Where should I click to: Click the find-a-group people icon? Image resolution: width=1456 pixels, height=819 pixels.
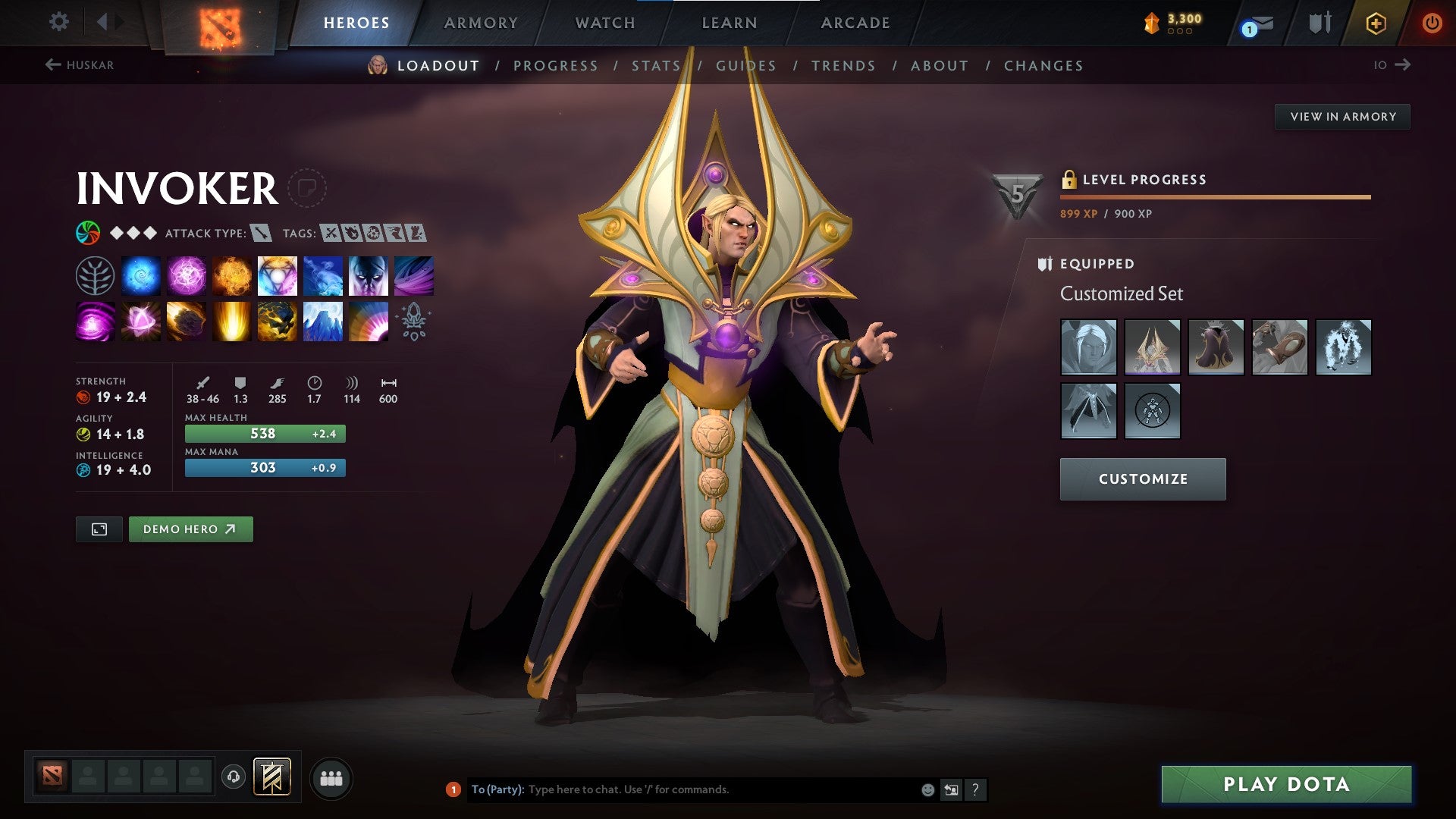point(332,777)
